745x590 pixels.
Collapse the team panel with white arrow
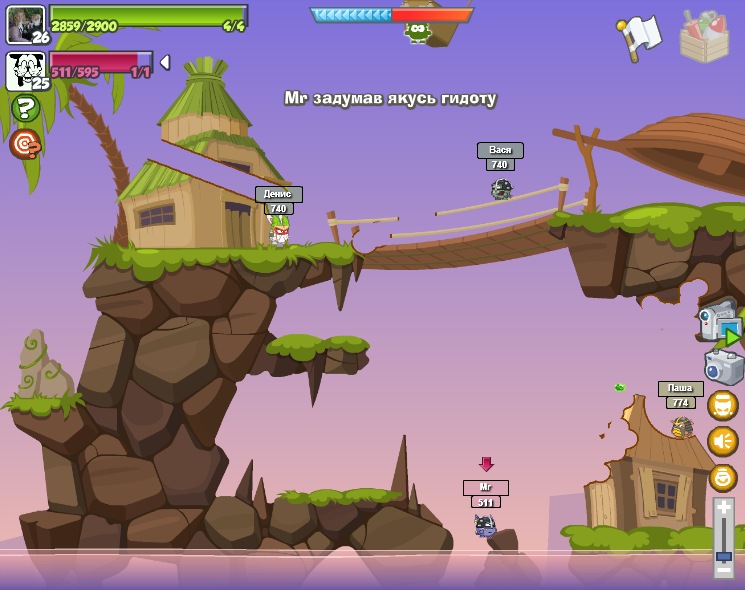[x=165, y=62]
